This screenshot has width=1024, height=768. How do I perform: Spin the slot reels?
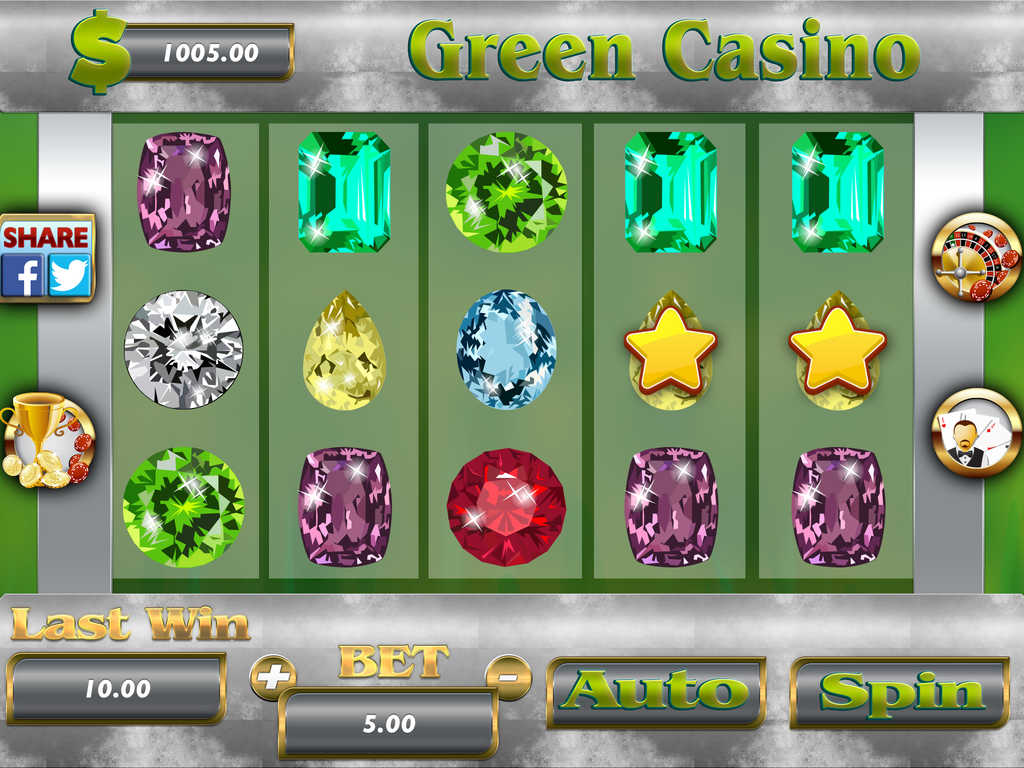coord(900,692)
